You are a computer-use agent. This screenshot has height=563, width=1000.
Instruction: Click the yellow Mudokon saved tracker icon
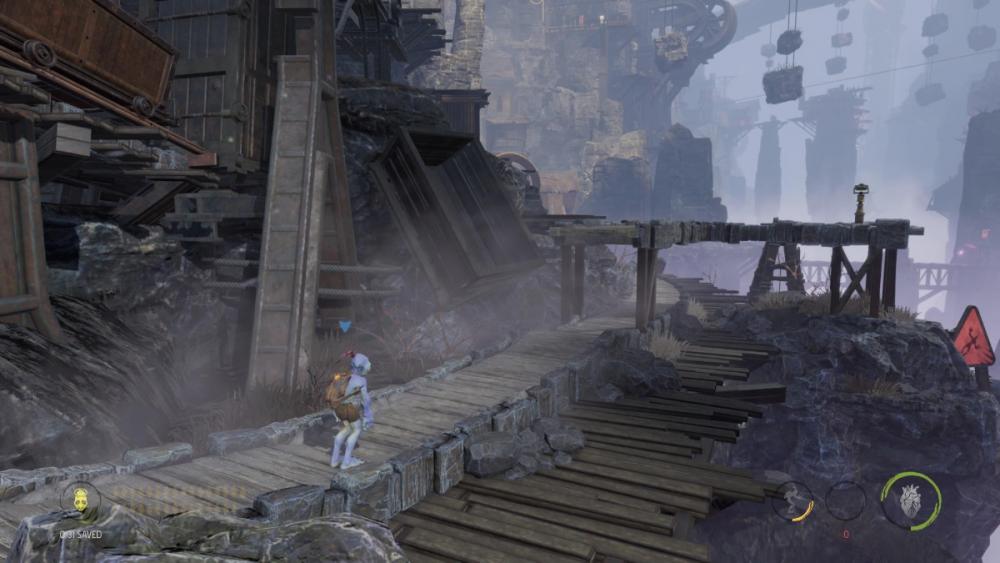pos(79,501)
